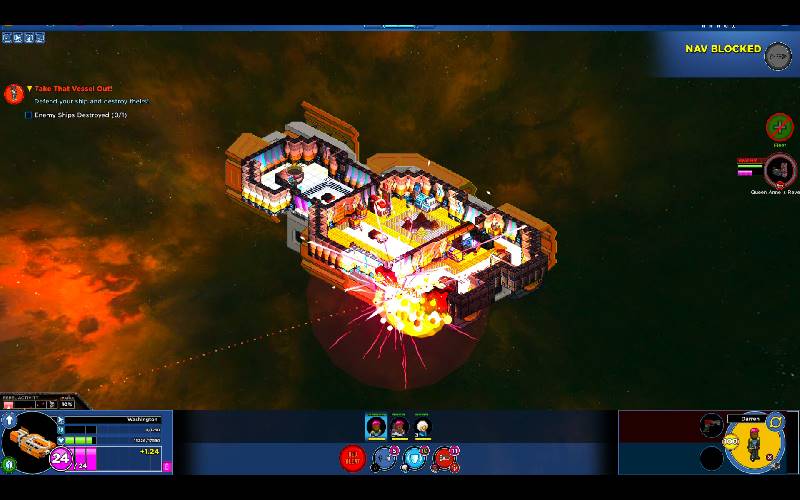Toggle the Enemy Ships Destroyed objective checkbox
The height and width of the screenshot is (500, 800).
coord(28,115)
